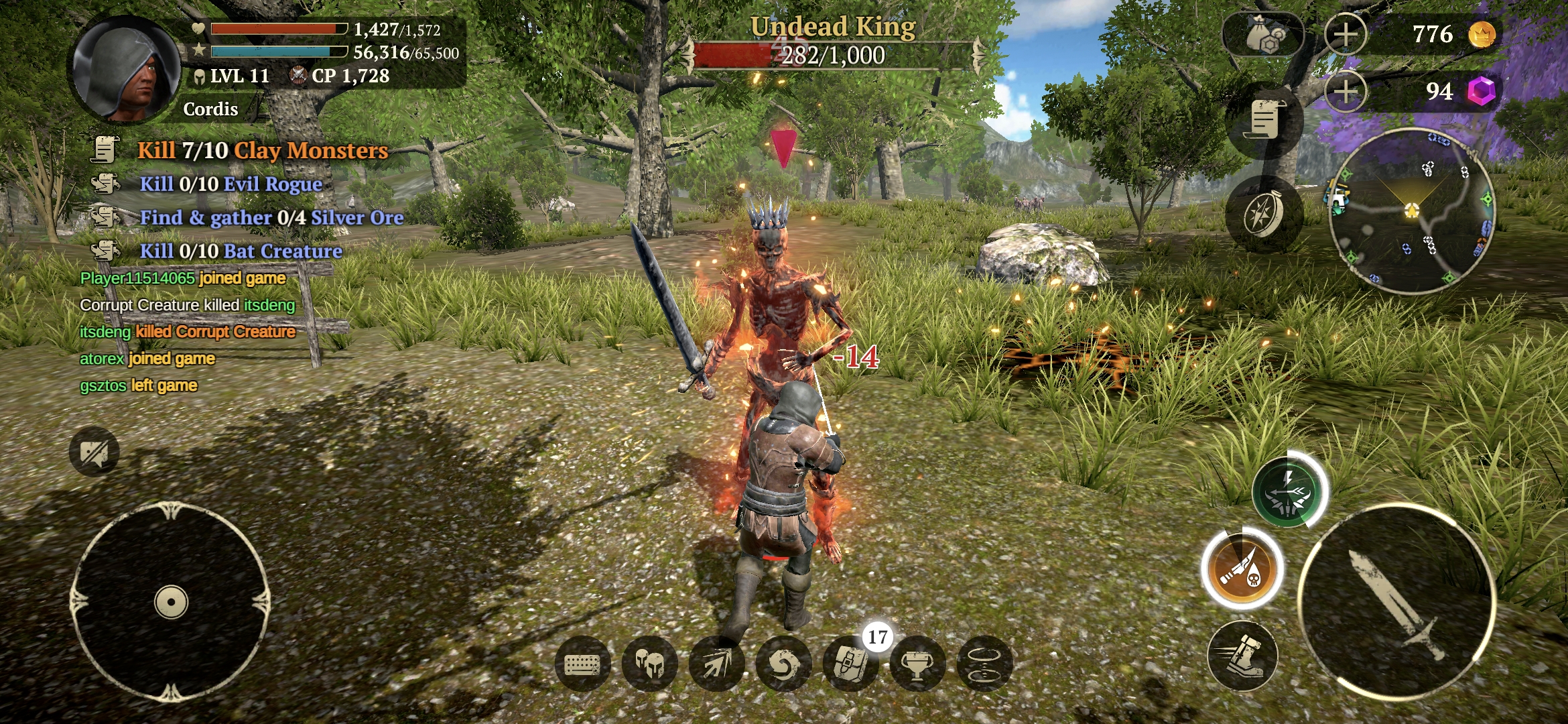1568x724 pixels.
Task: Open the swirl icon menu
Action: tap(783, 664)
